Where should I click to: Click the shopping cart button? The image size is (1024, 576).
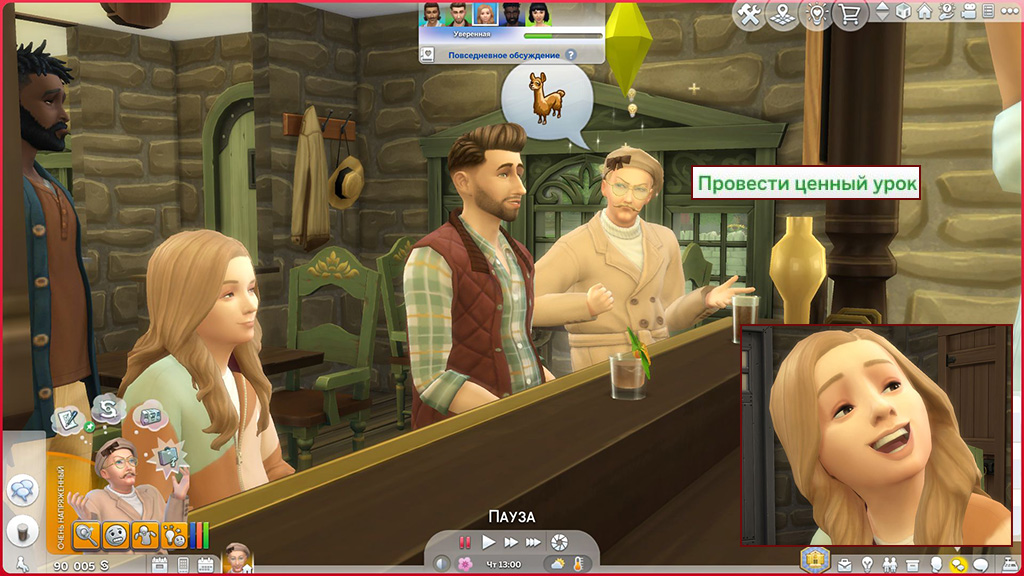pos(851,14)
